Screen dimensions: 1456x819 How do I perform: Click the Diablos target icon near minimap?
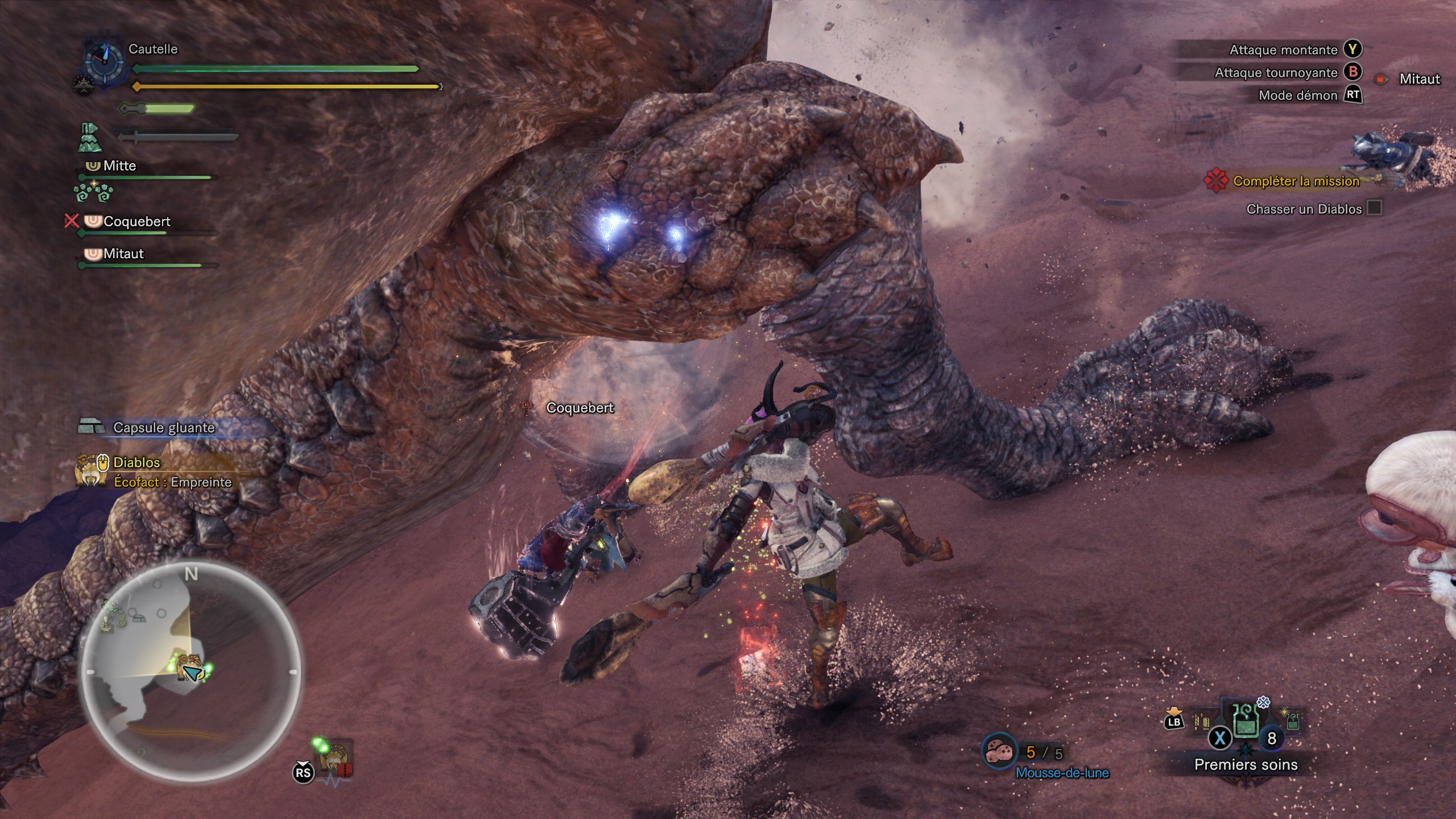coord(336,758)
